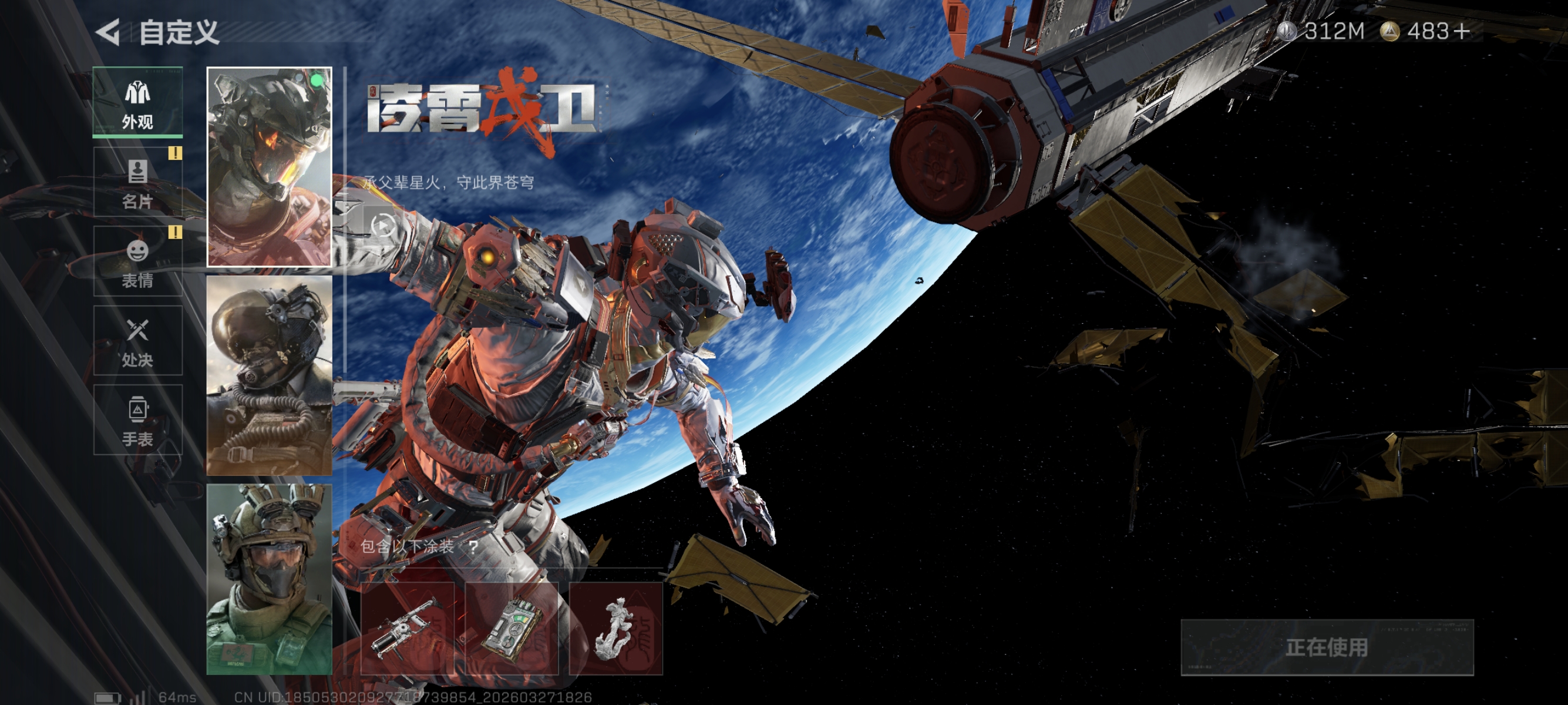Open the 名片 name card tab

coord(137,182)
